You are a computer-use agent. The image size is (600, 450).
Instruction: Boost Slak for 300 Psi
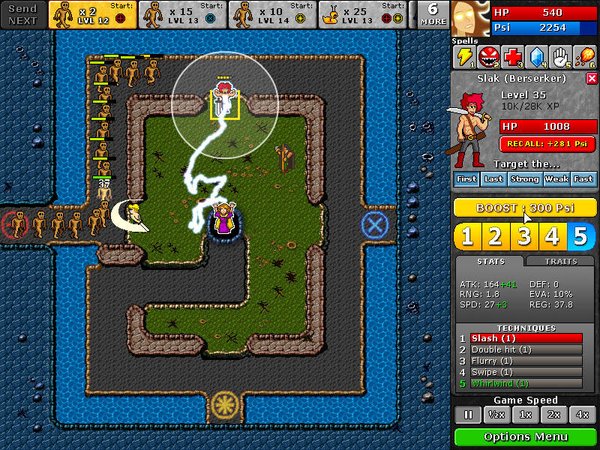(525, 207)
